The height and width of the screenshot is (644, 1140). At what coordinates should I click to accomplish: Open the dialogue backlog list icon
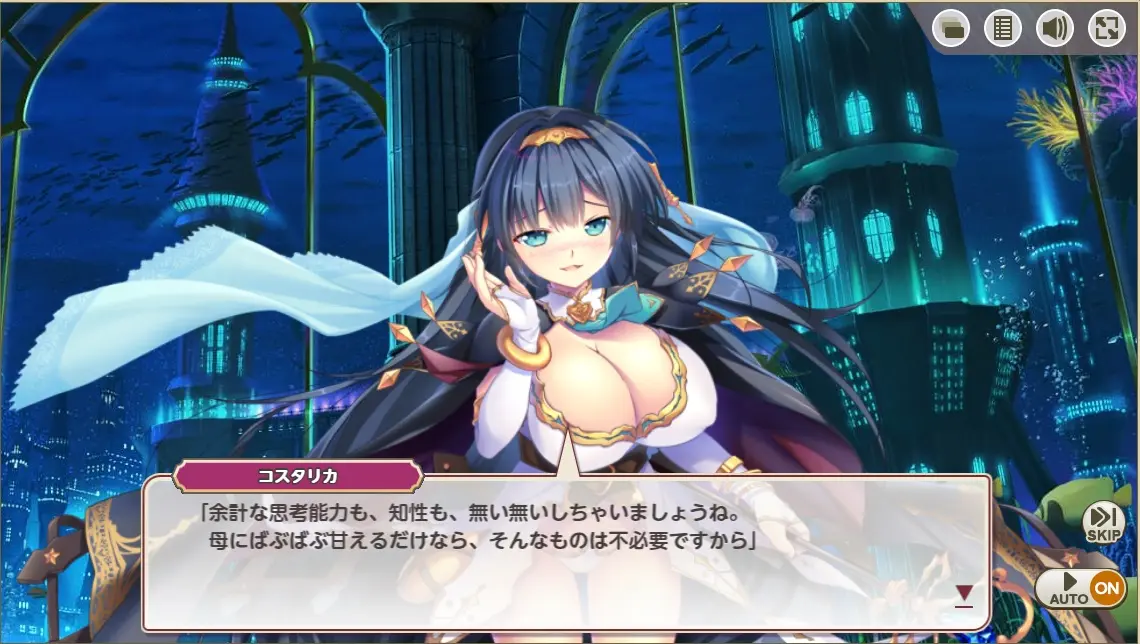[1003, 28]
